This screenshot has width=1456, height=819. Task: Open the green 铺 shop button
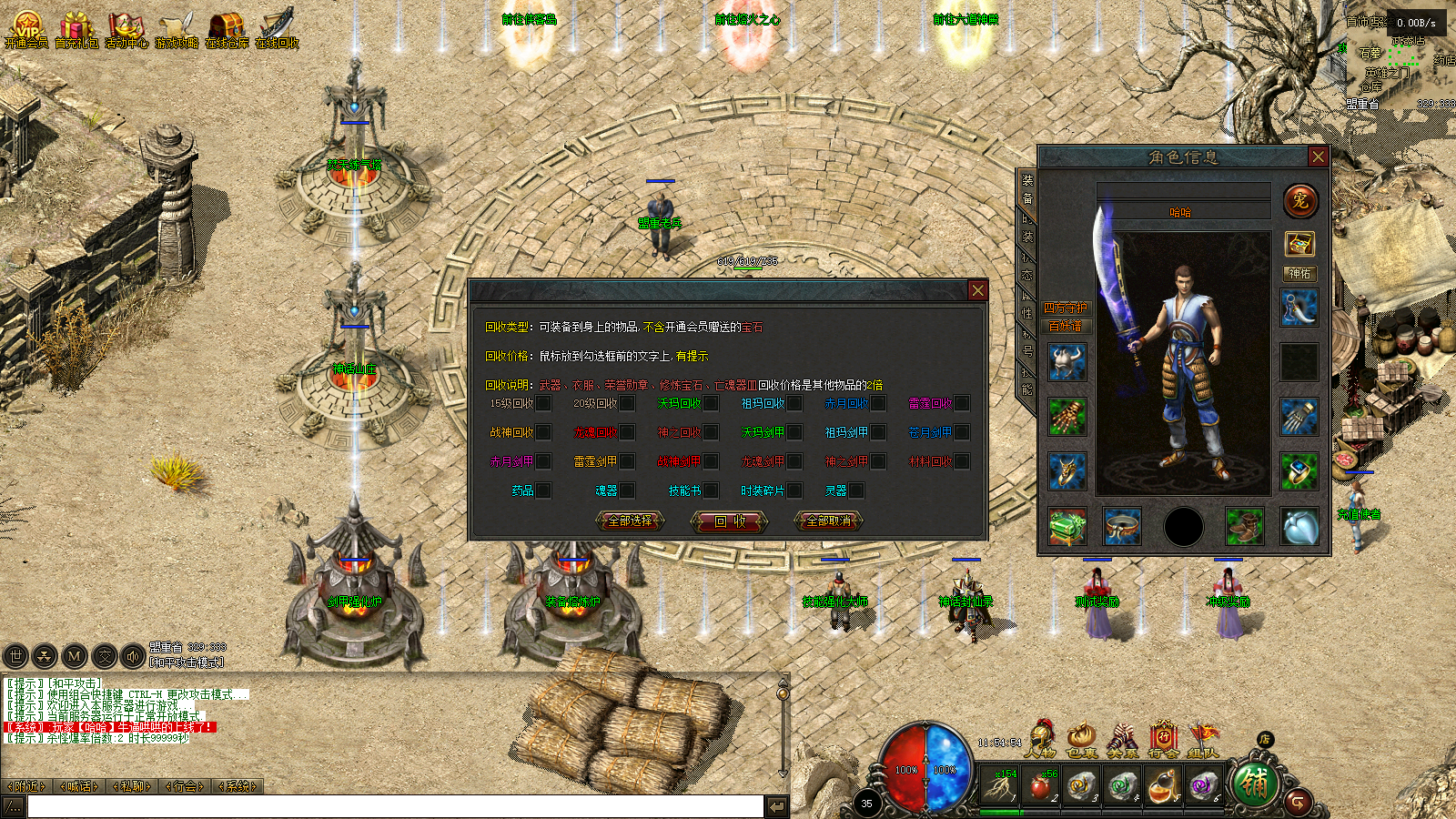(x=1254, y=784)
